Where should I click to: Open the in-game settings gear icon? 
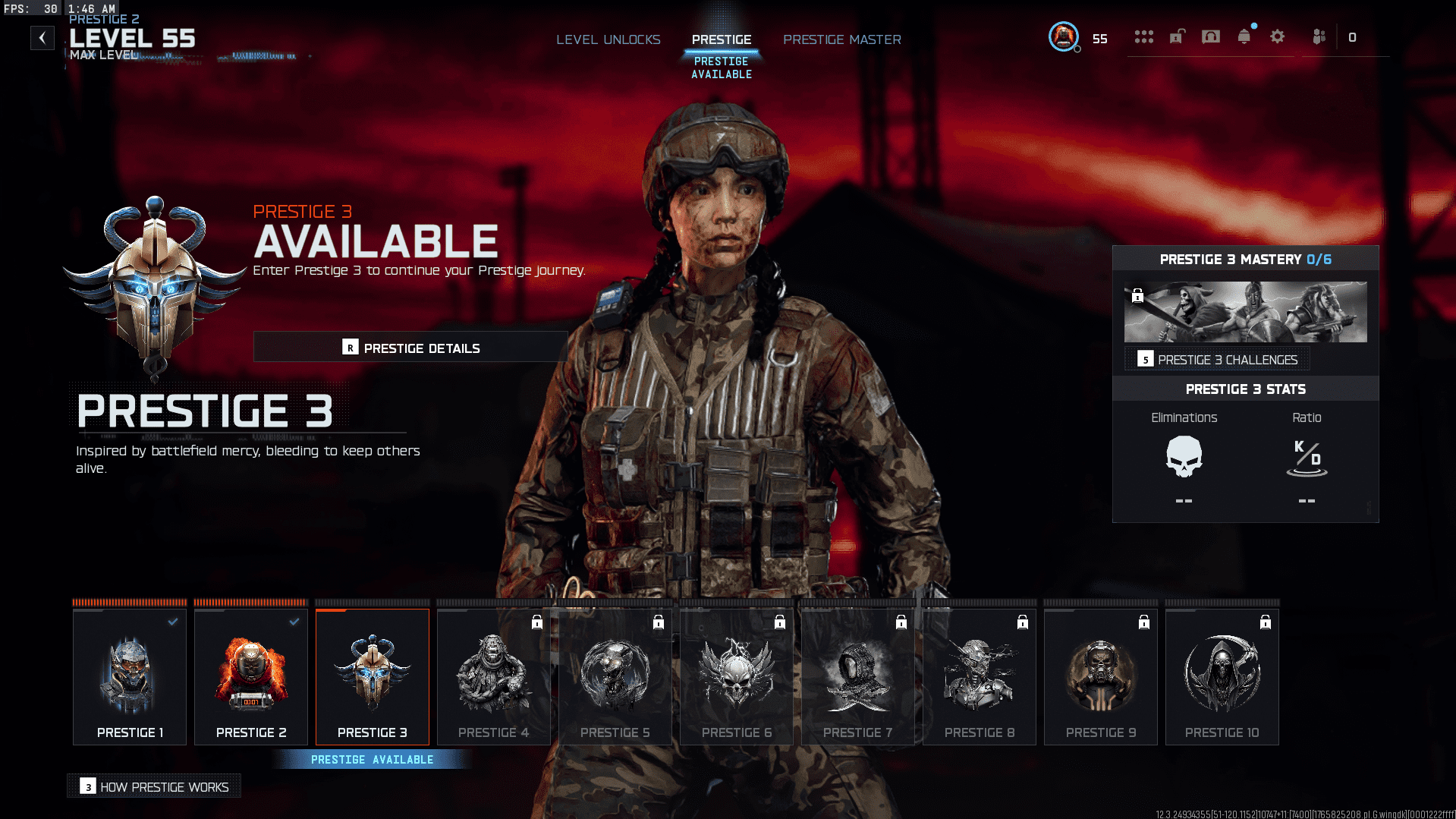click(x=1277, y=36)
